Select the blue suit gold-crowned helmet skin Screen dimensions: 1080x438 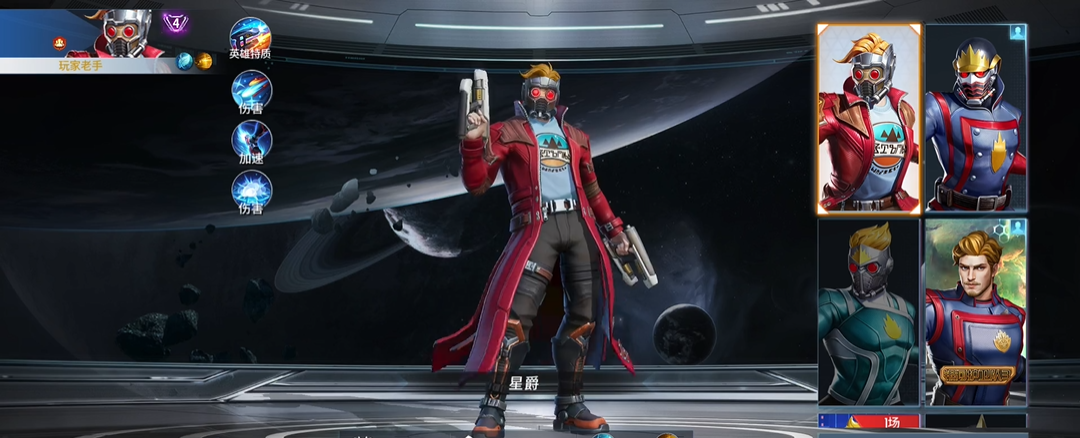coord(976,118)
